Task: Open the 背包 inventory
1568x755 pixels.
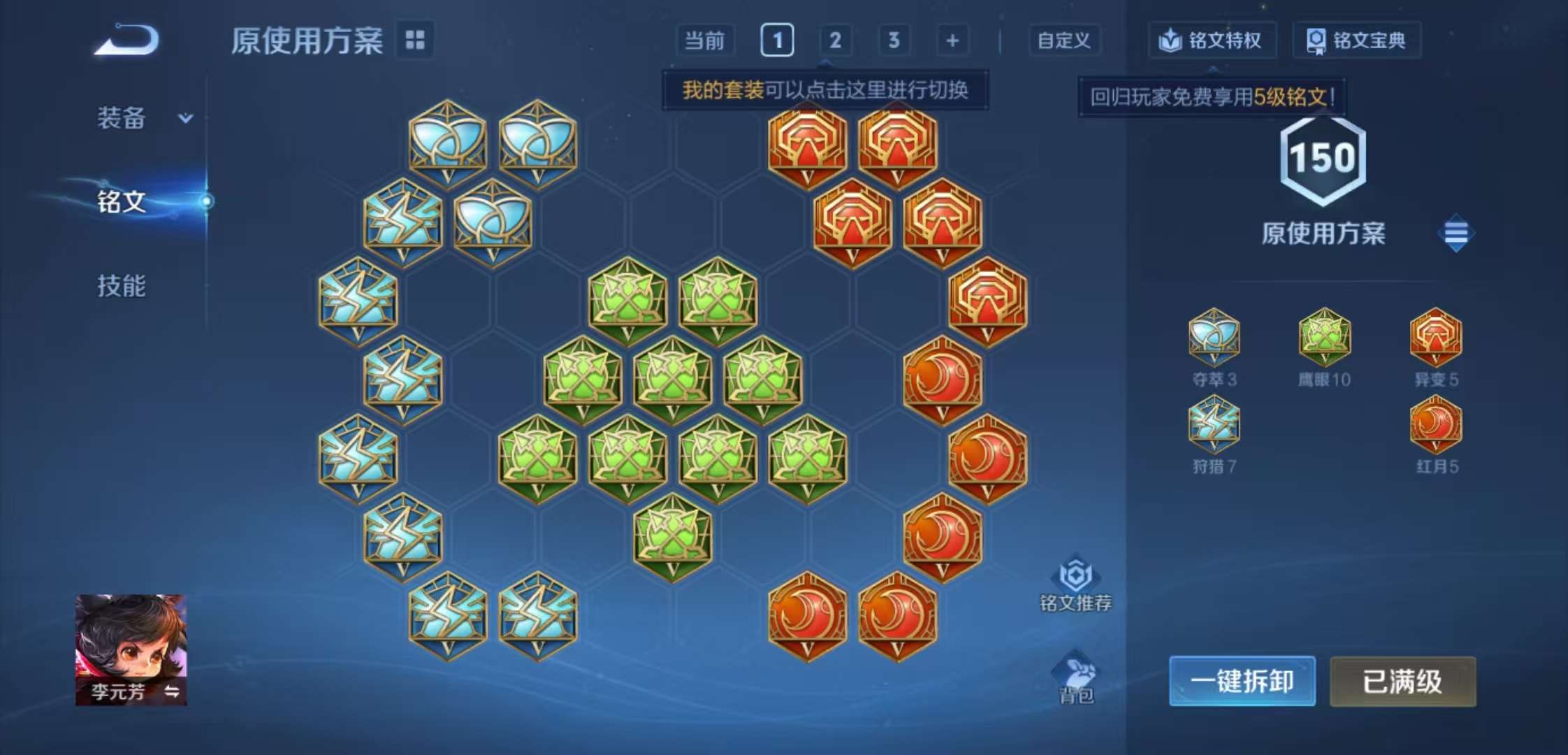Action: click(1077, 673)
